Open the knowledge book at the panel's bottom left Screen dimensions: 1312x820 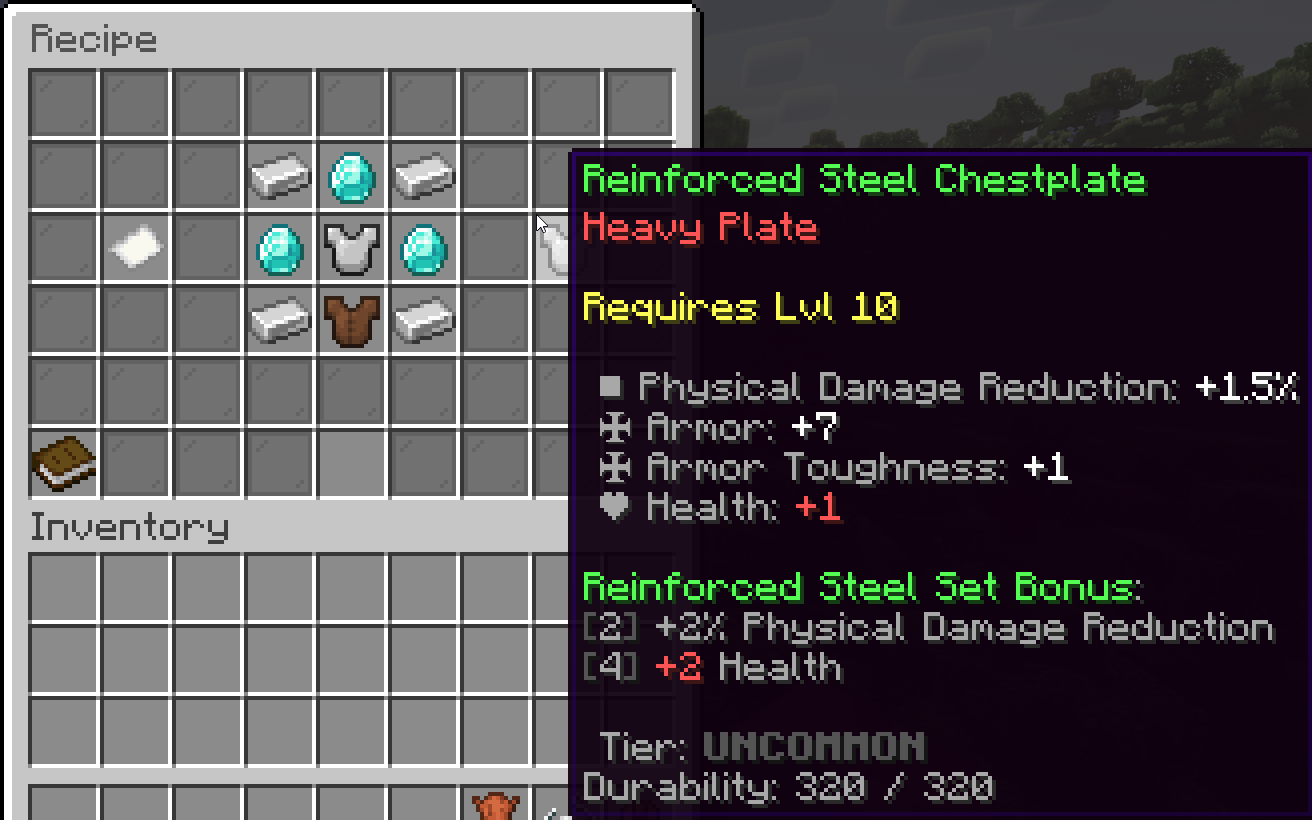[64, 463]
